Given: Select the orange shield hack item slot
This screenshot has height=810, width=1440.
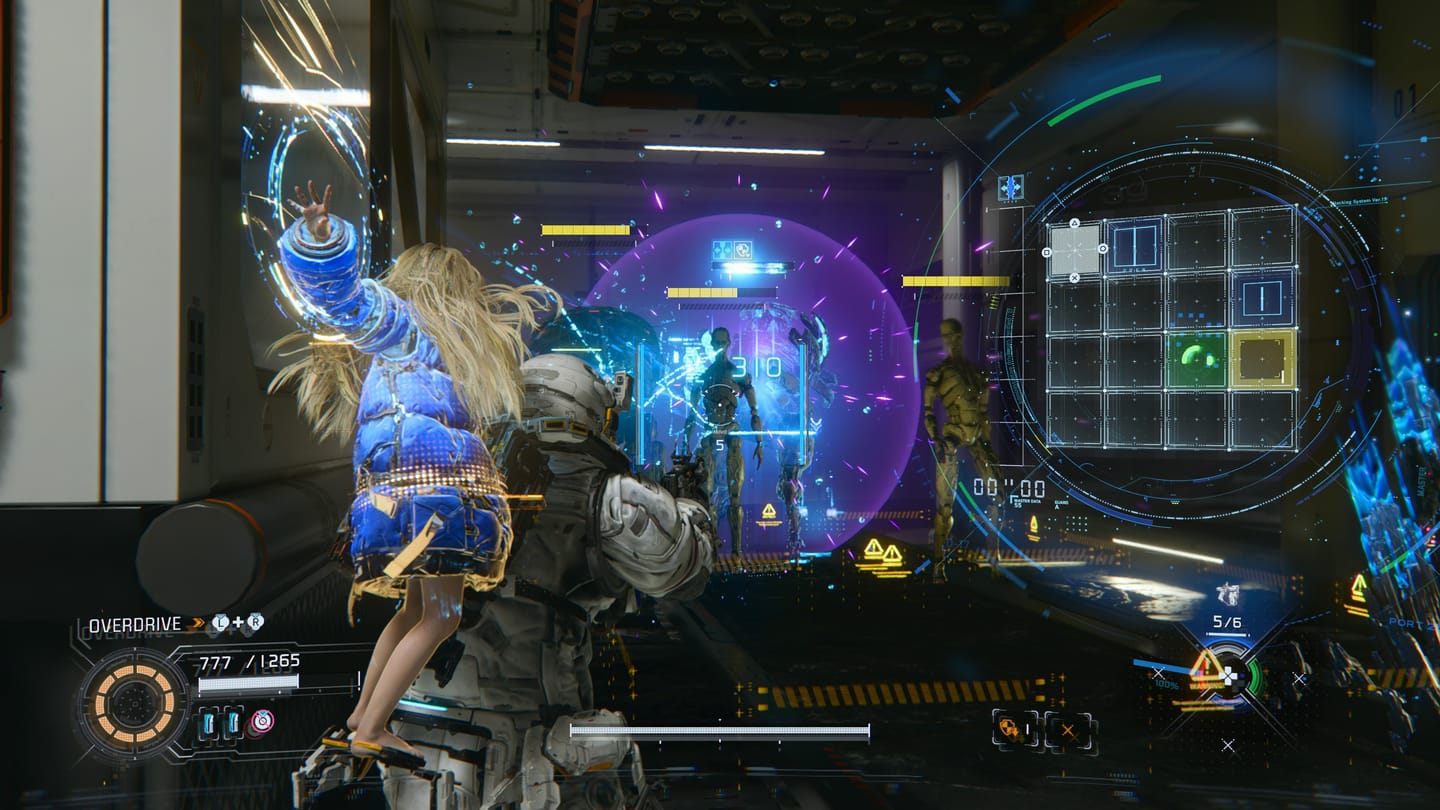Looking at the screenshot, I should [x=1012, y=729].
